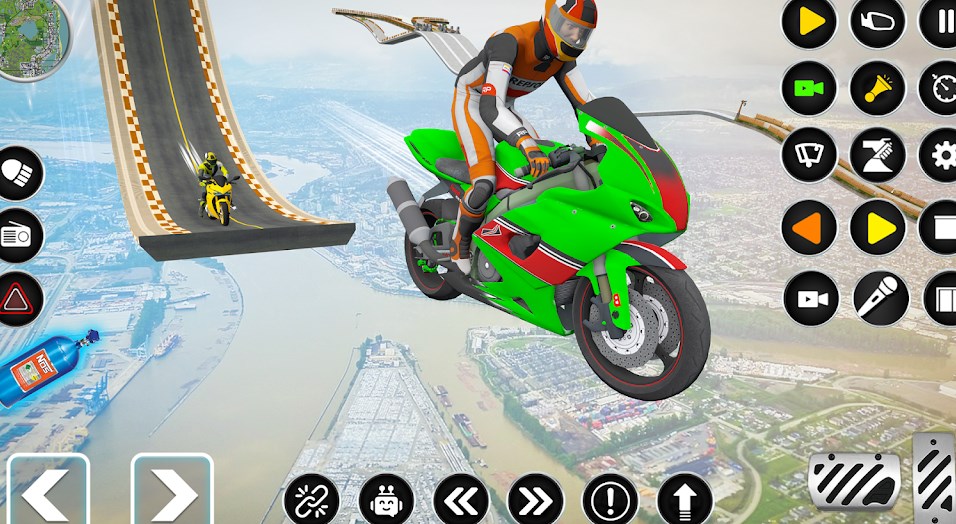Open the circular minimap
Screen dimensions: 956x524
pyautogui.click(x=28, y=36)
